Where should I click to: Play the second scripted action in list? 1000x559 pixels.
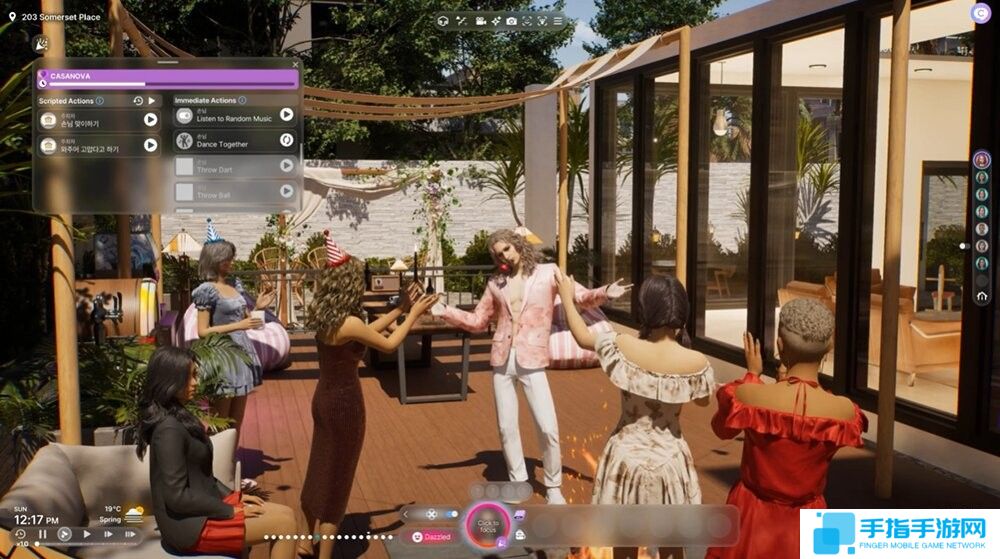[150, 145]
